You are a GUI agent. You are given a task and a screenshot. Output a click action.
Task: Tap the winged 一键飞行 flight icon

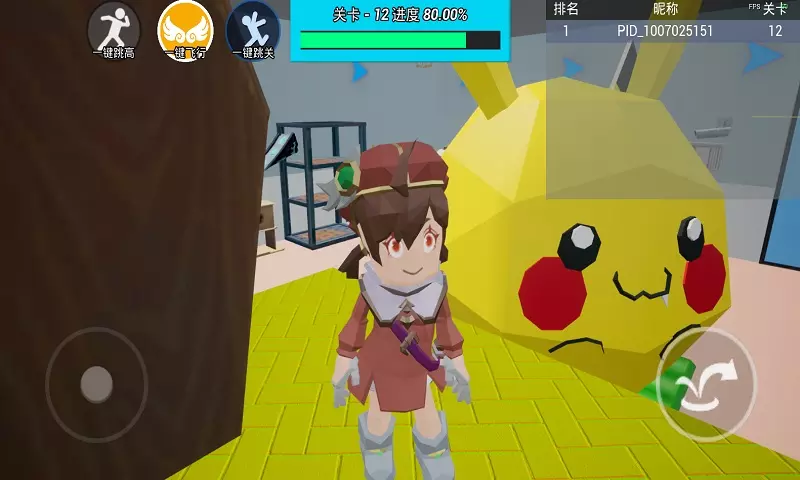(x=186, y=29)
